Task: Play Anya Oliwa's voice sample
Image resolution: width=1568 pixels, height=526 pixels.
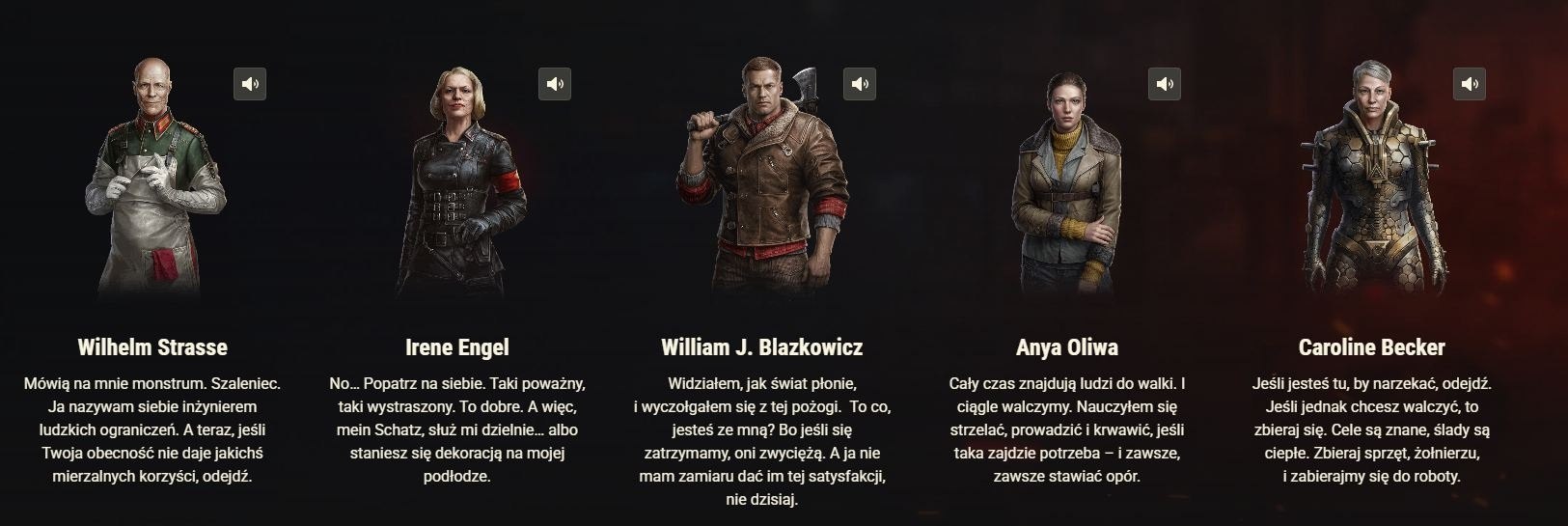Action: pos(1165,84)
